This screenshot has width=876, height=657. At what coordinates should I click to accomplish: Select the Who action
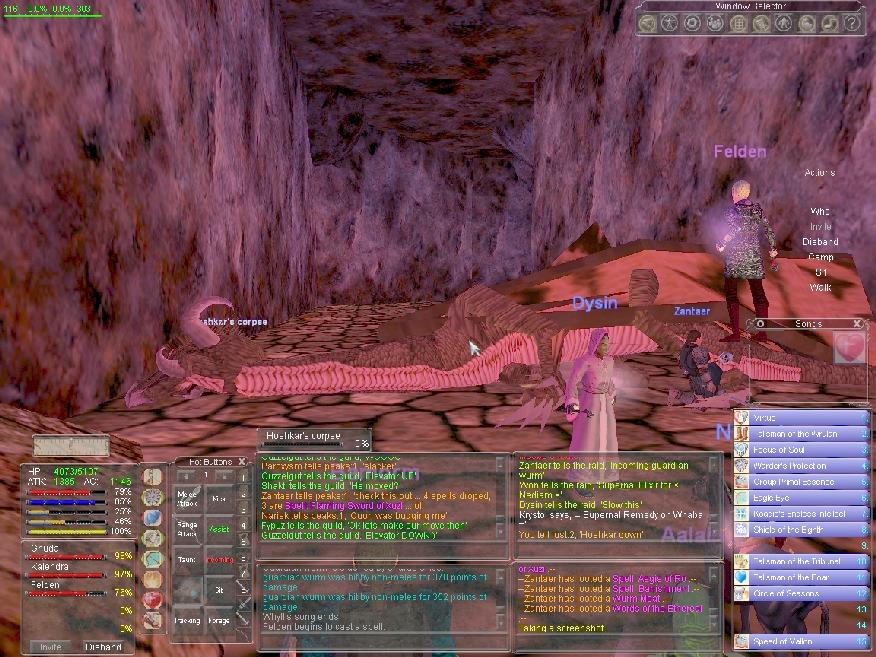click(820, 211)
